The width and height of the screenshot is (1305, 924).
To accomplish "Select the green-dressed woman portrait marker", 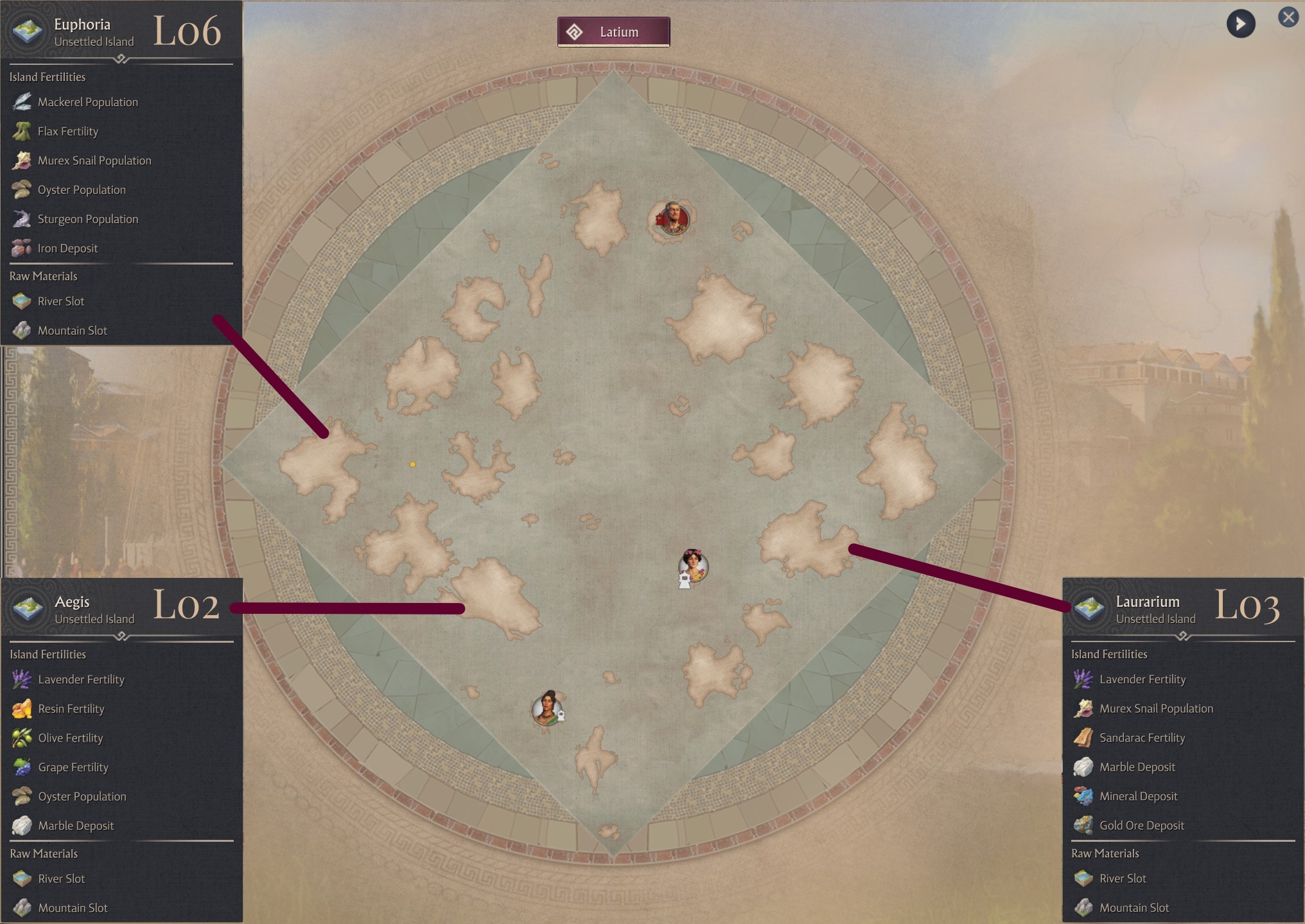I will point(548,709).
